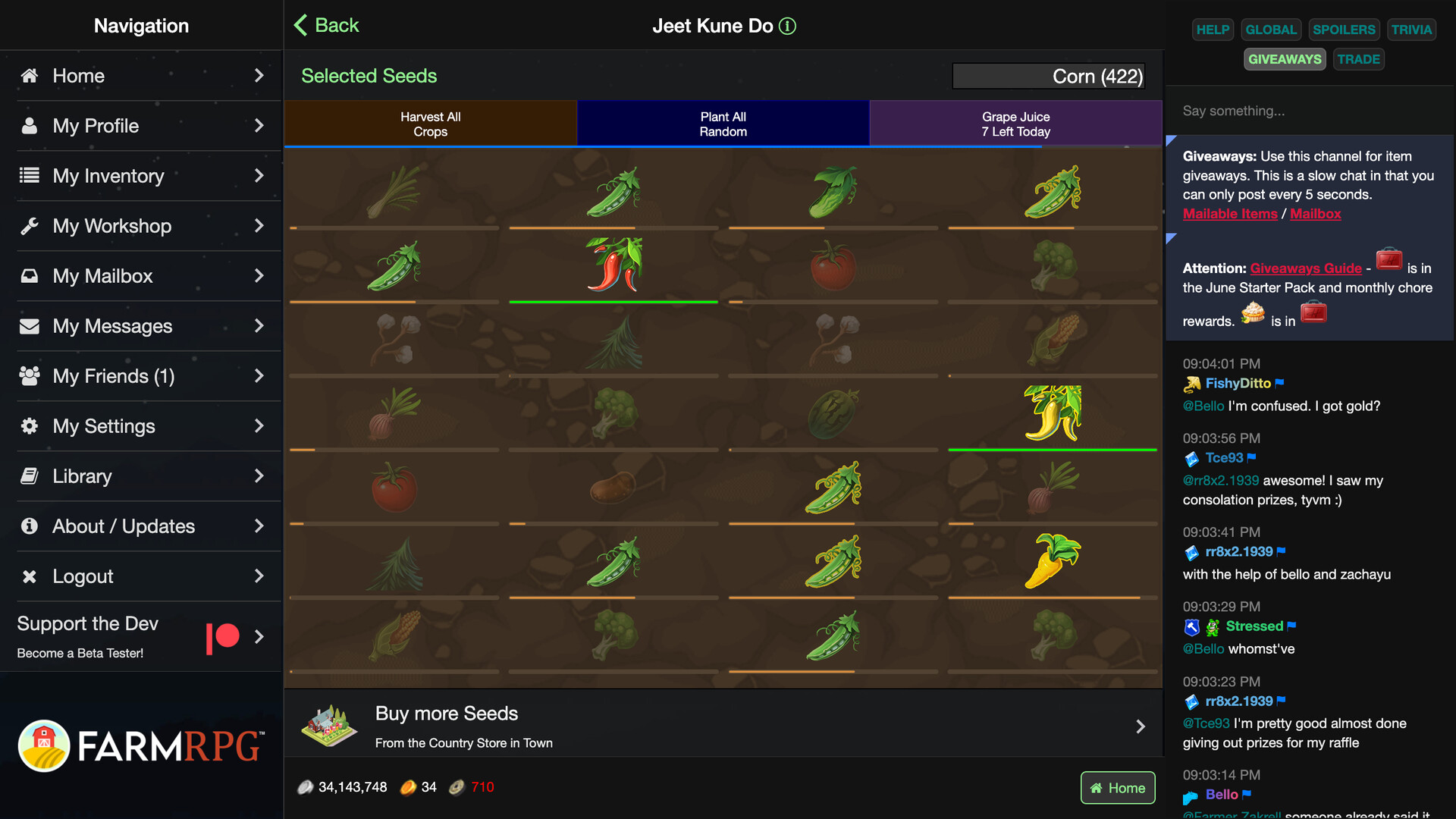Flag FishyDitto's chat message
This screenshot has height=819, width=1456.
[x=1279, y=383]
